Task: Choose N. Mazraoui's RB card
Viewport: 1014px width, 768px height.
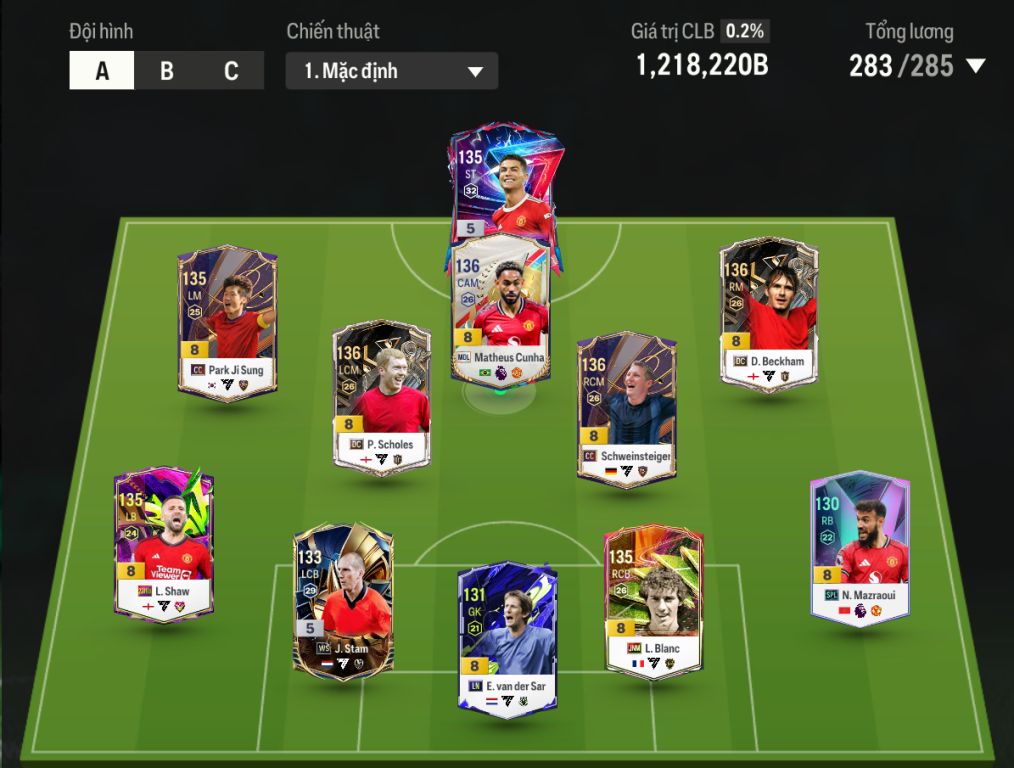Action: tap(859, 548)
